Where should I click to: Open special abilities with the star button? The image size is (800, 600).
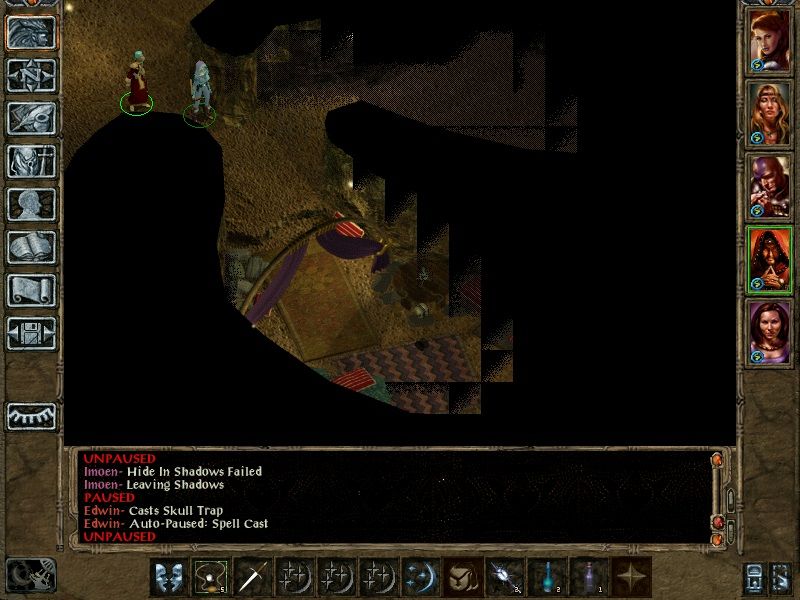631,576
